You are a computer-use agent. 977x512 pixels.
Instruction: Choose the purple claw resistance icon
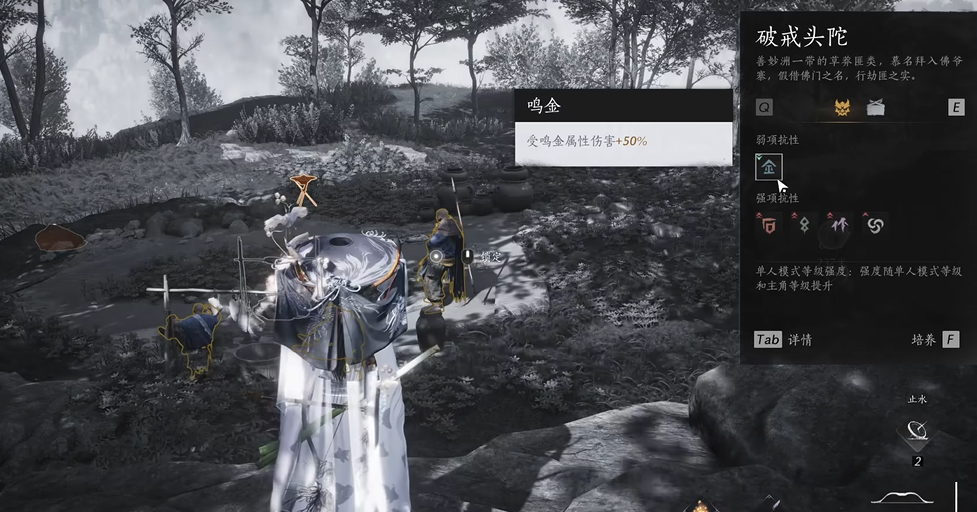(x=837, y=225)
